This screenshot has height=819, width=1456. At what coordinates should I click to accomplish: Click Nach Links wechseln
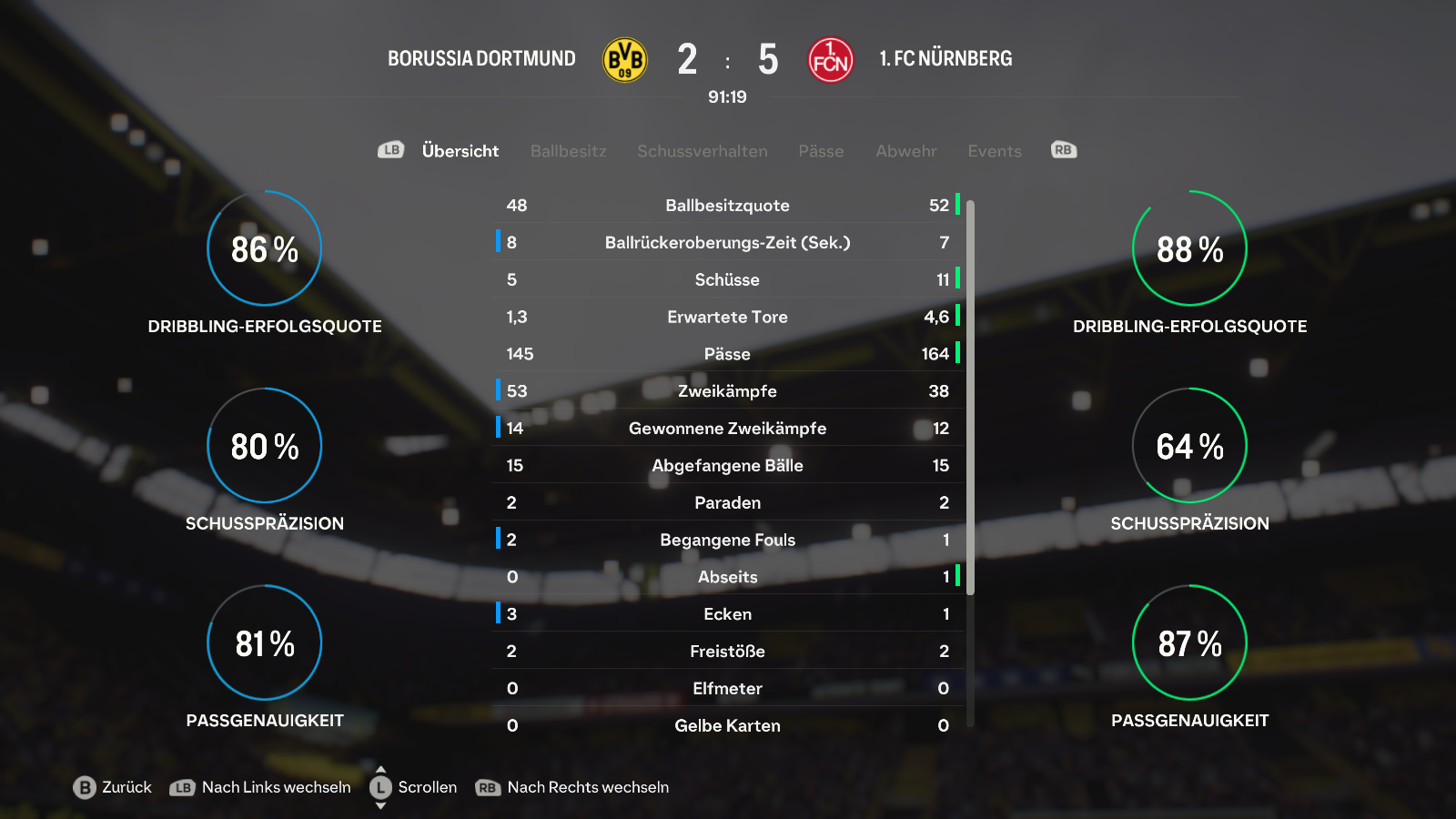coord(261,787)
